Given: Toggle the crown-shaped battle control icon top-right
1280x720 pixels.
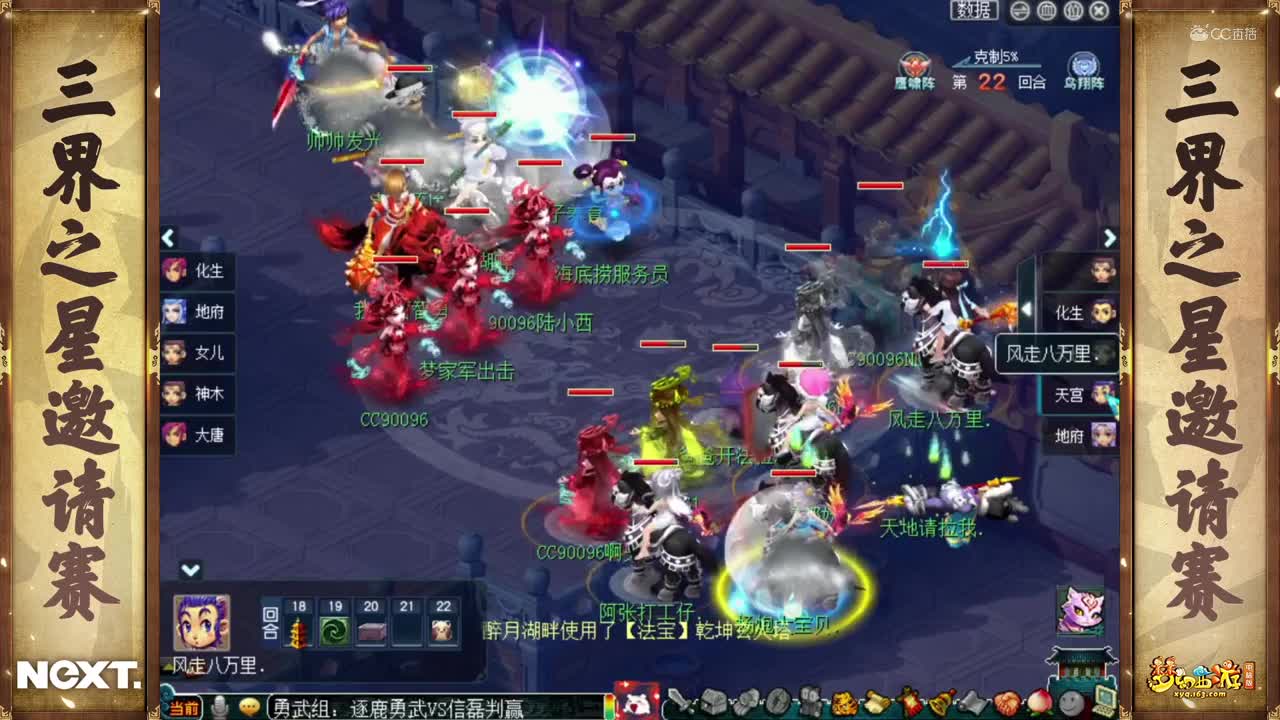Looking at the screenshot, I should (1073, 11).
